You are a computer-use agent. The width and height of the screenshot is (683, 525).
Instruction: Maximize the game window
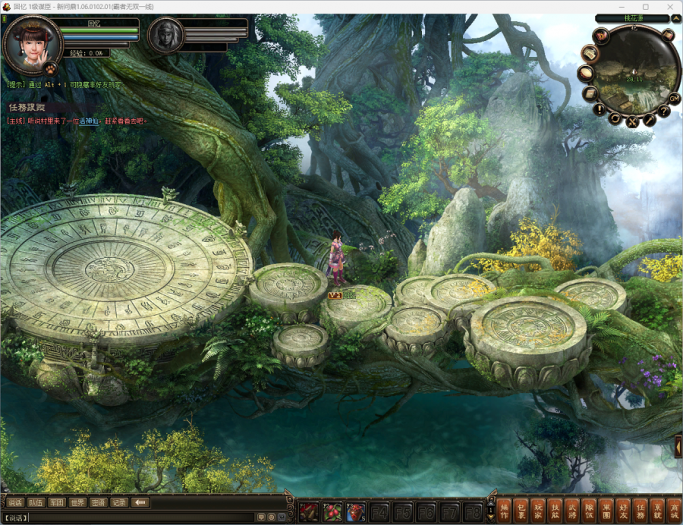(x=645, y=6)
